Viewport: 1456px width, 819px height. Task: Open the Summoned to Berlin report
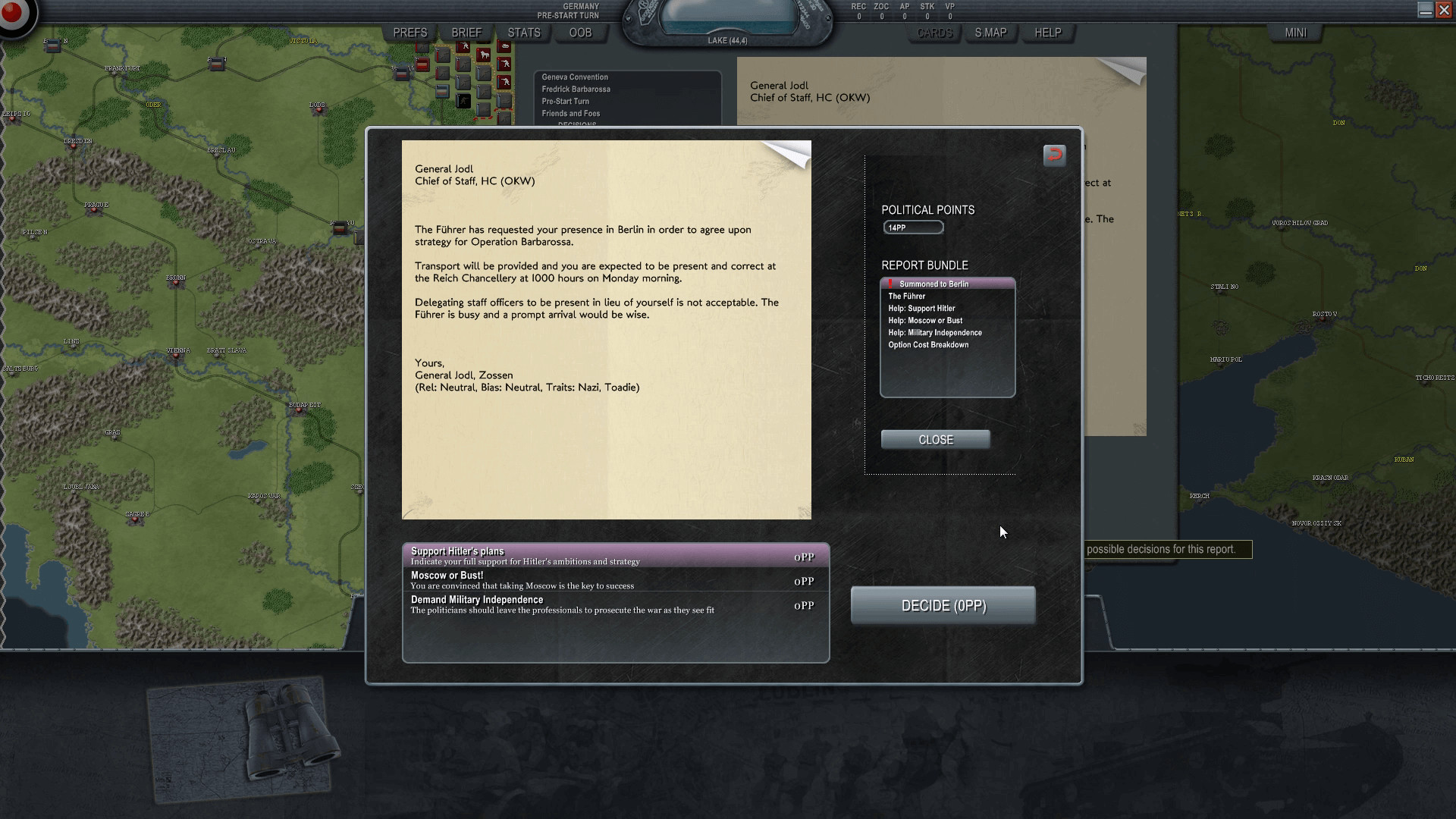[934, 284]
